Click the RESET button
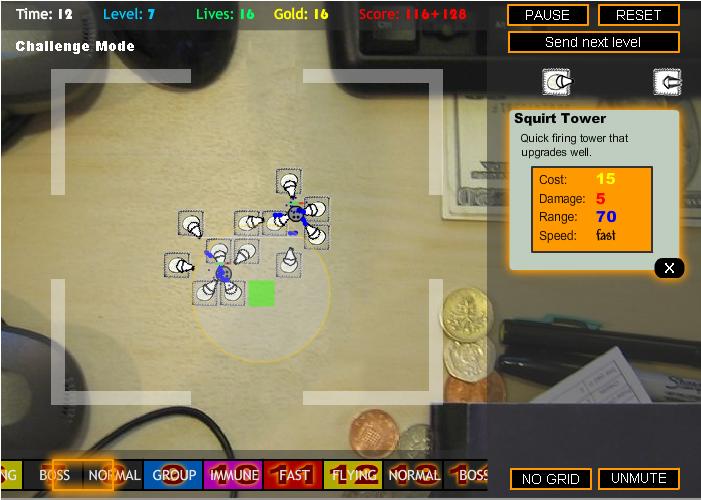 coord(638,15)
